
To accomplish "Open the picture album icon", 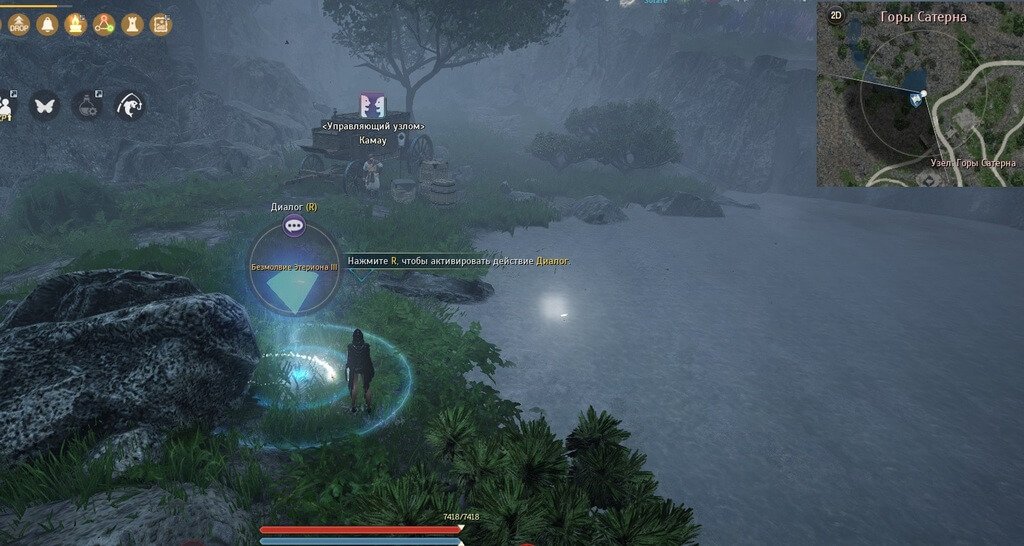I will (160, 24).
